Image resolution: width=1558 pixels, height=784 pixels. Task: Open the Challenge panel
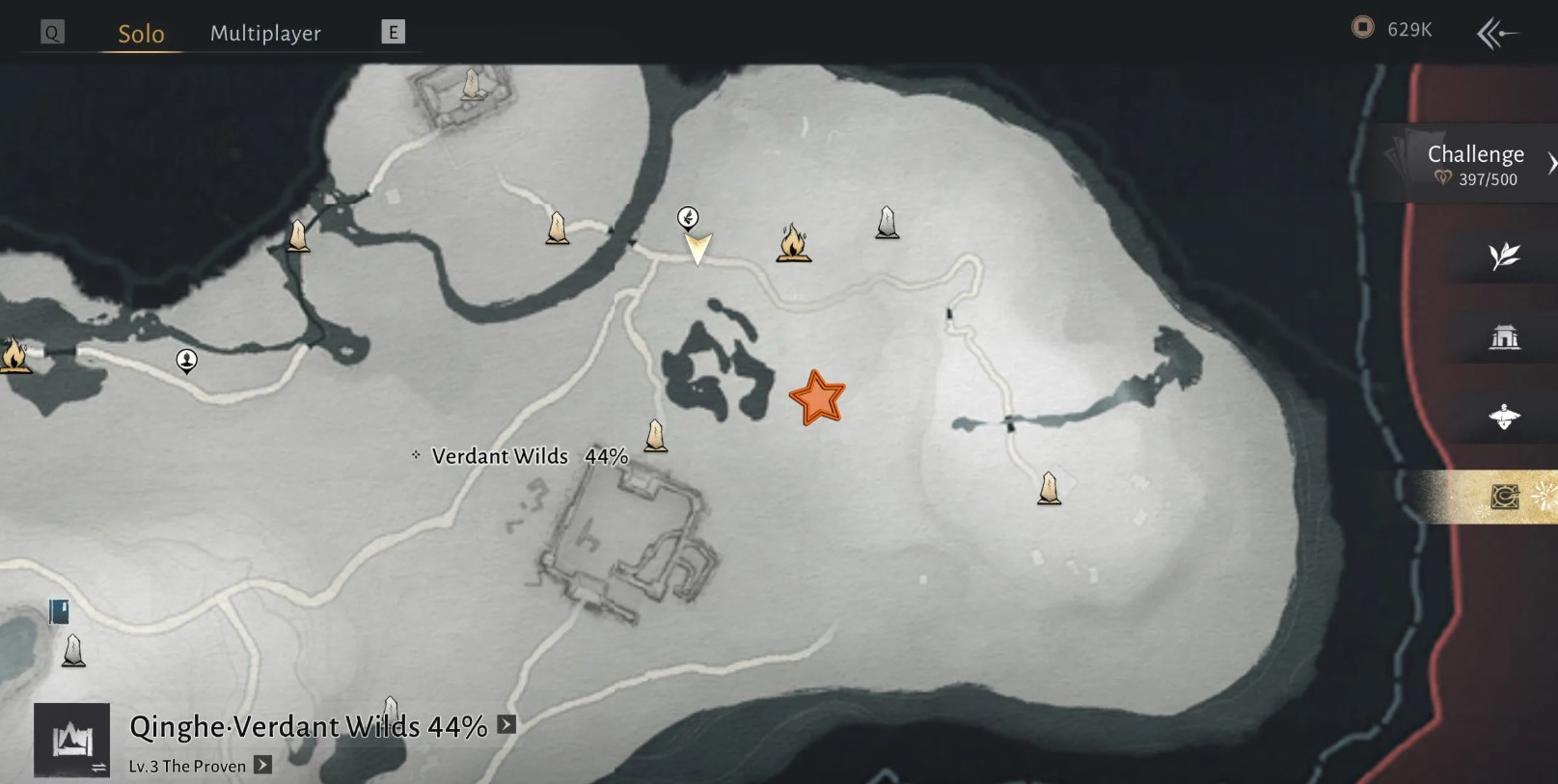1474,164
